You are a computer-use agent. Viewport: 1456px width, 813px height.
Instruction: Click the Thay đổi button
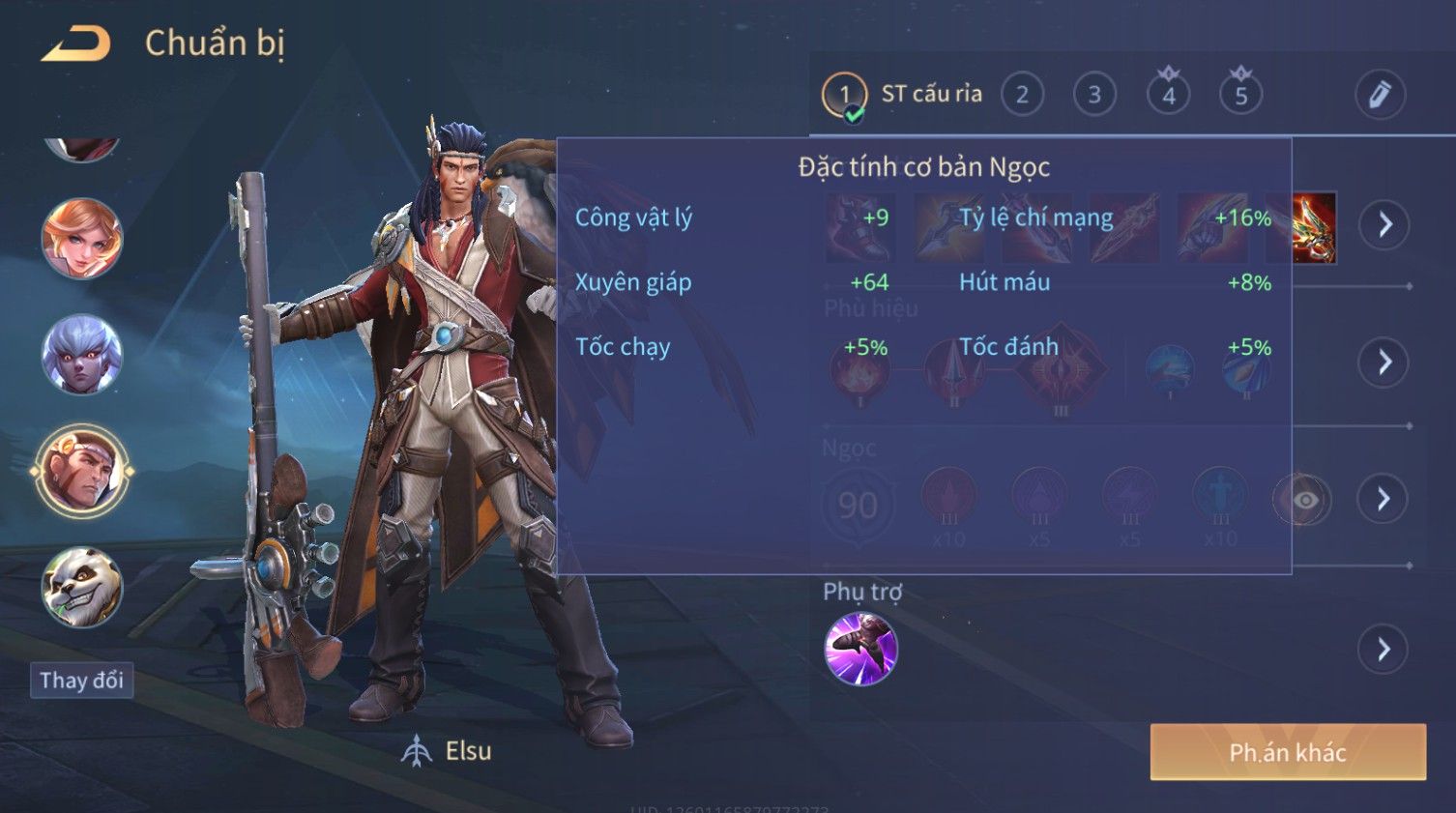(x=81, y=681)
